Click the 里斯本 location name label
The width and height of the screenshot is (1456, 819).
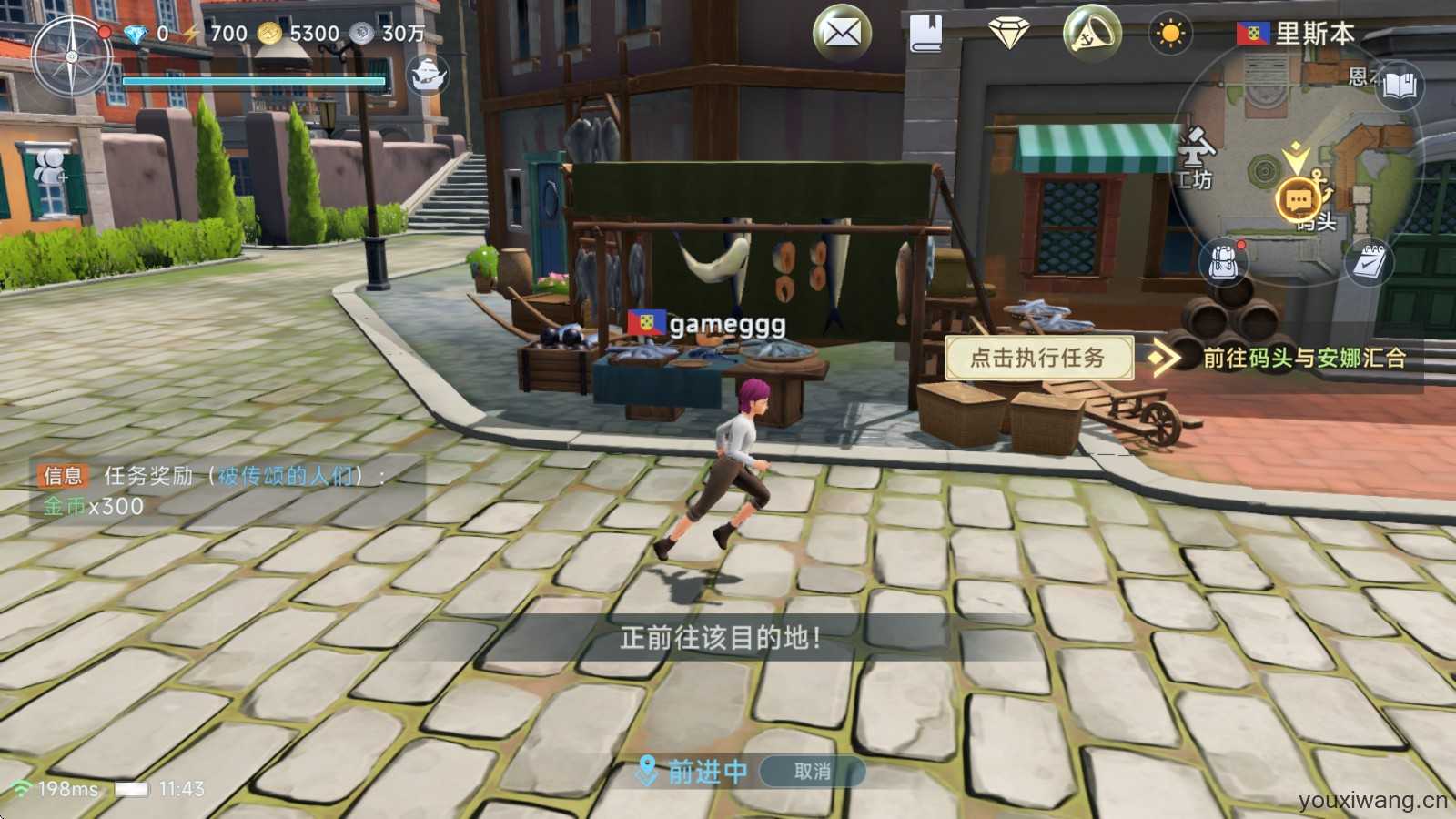[1314, 34]
